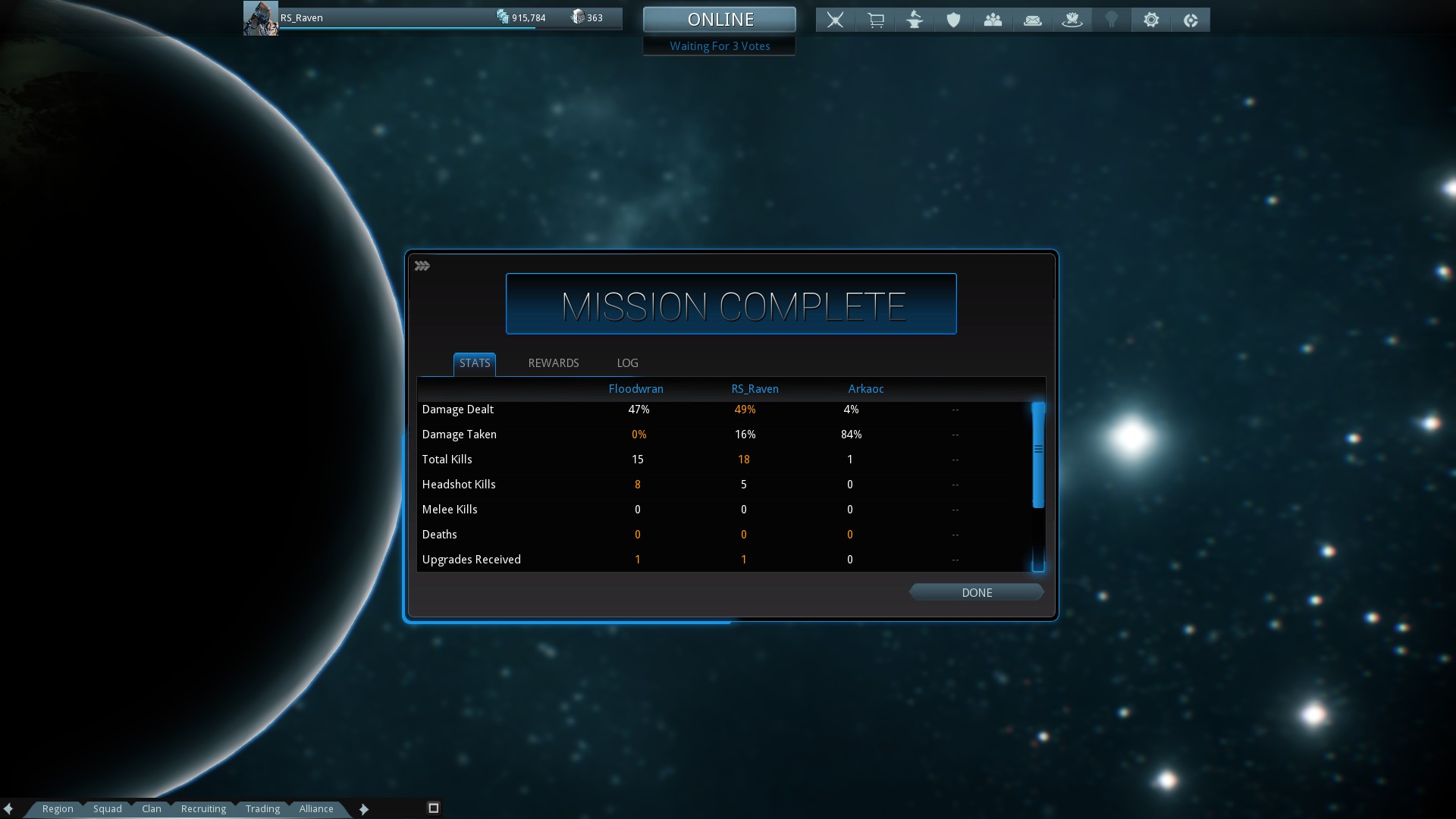Open the shopping cart market
The width and height of the screenshot is (1456, 819).
(875, 20)
